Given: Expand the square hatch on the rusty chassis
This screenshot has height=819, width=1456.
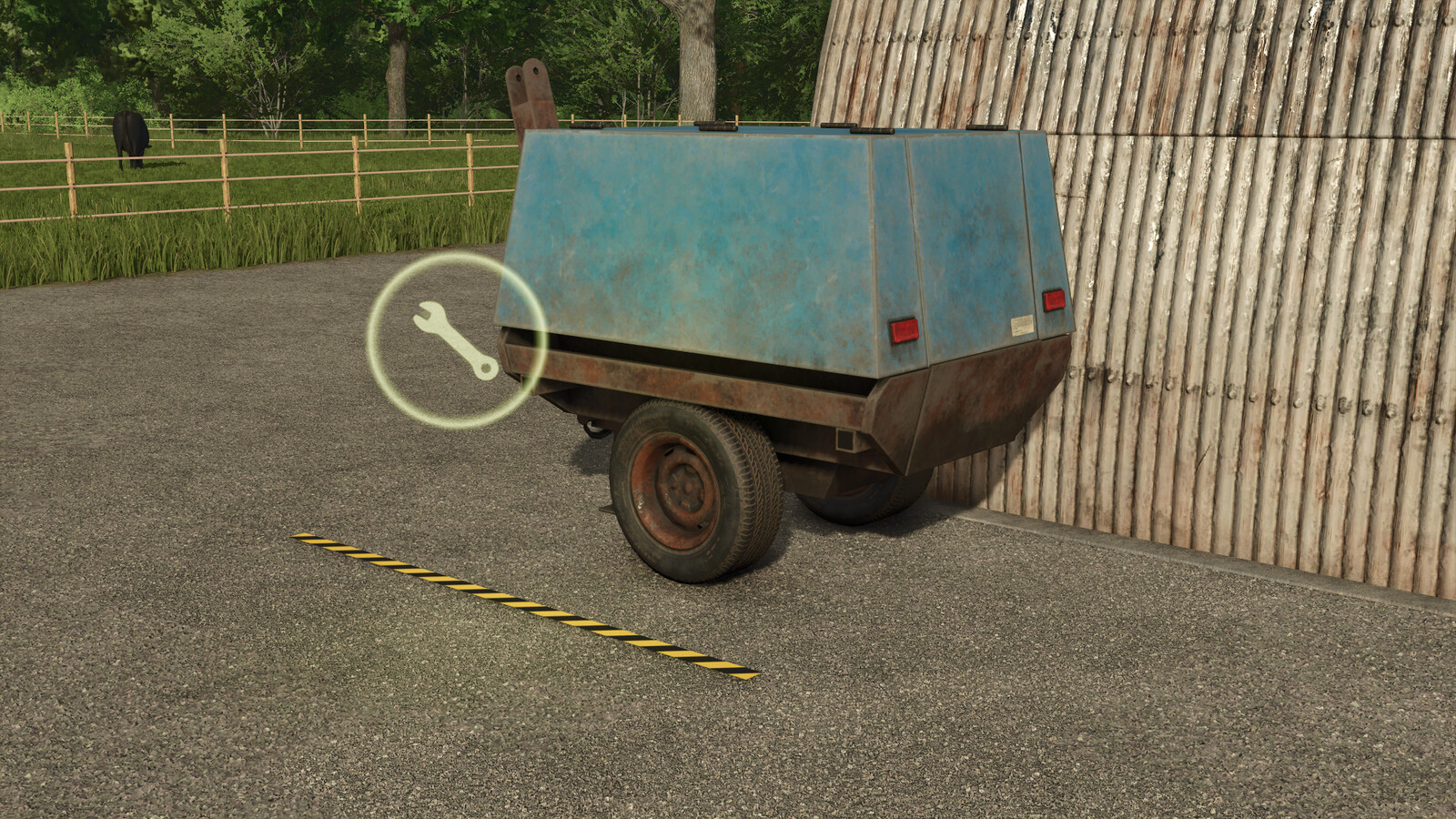Looking at the screenshot, I should click(845, 440).
